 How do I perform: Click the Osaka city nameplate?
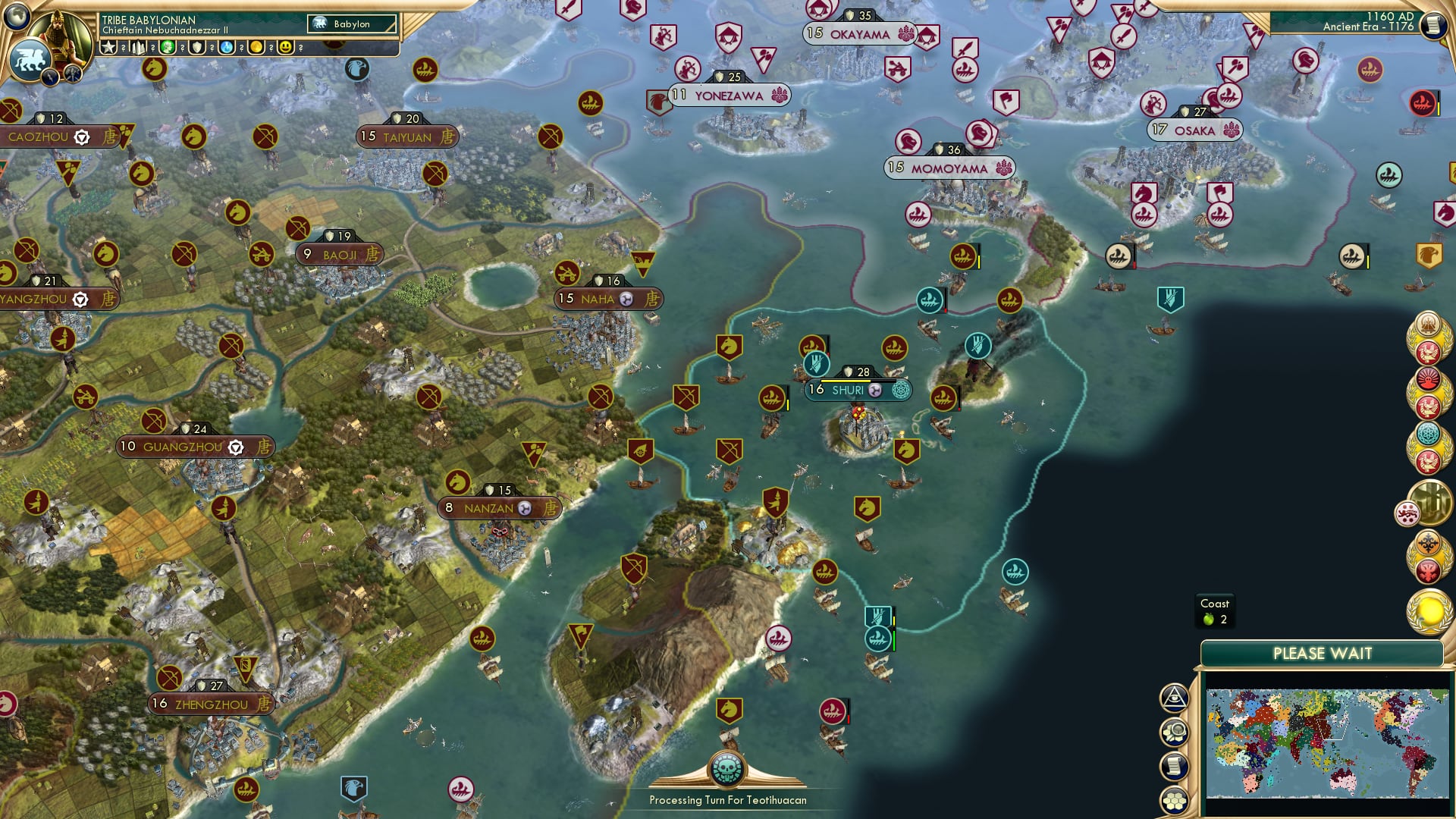click(1194, 130)
